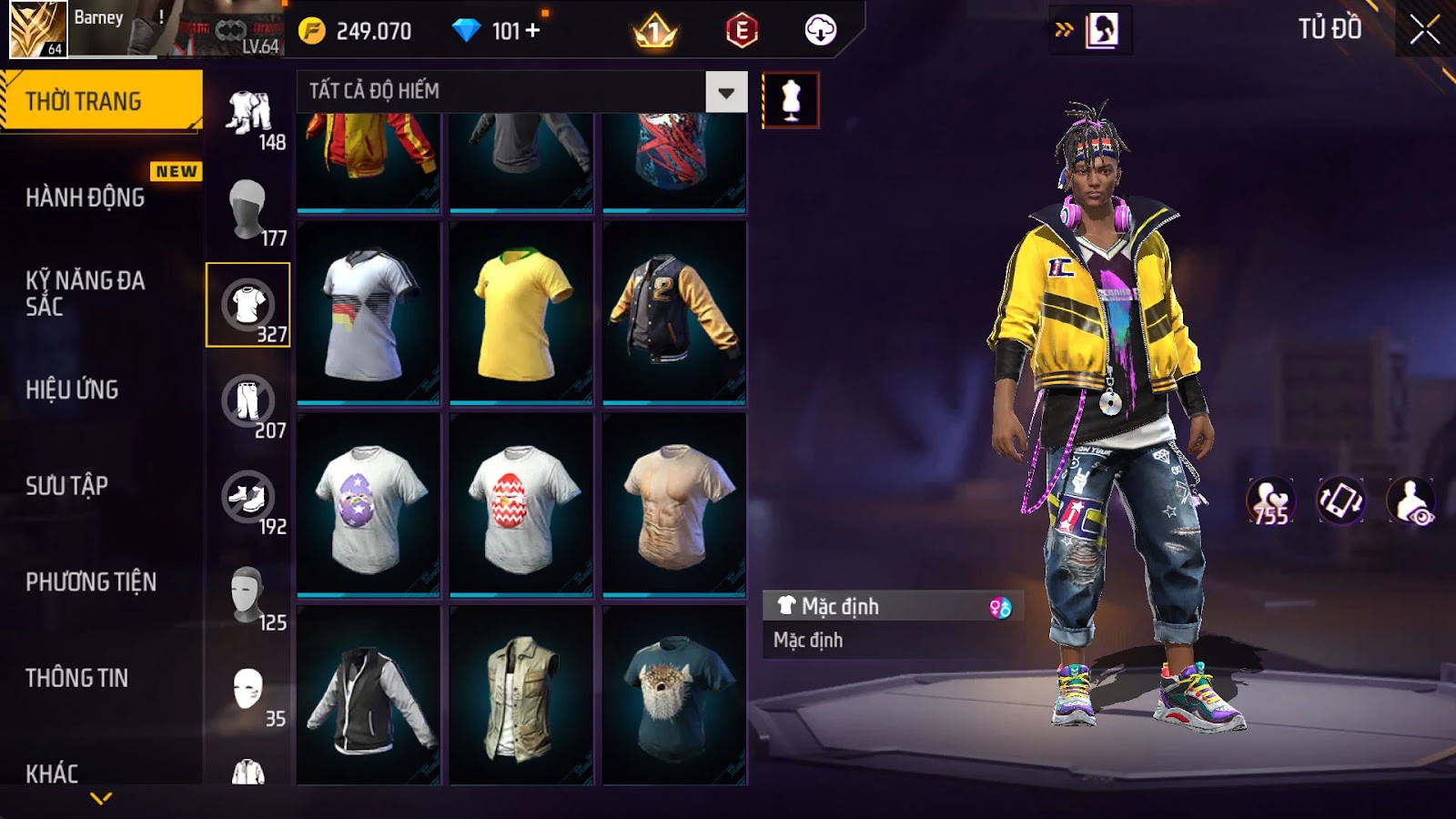This screenshot has width=1456, height=819.
Task: Select the Phương Tiện tab
Action: tap(91, 582)
